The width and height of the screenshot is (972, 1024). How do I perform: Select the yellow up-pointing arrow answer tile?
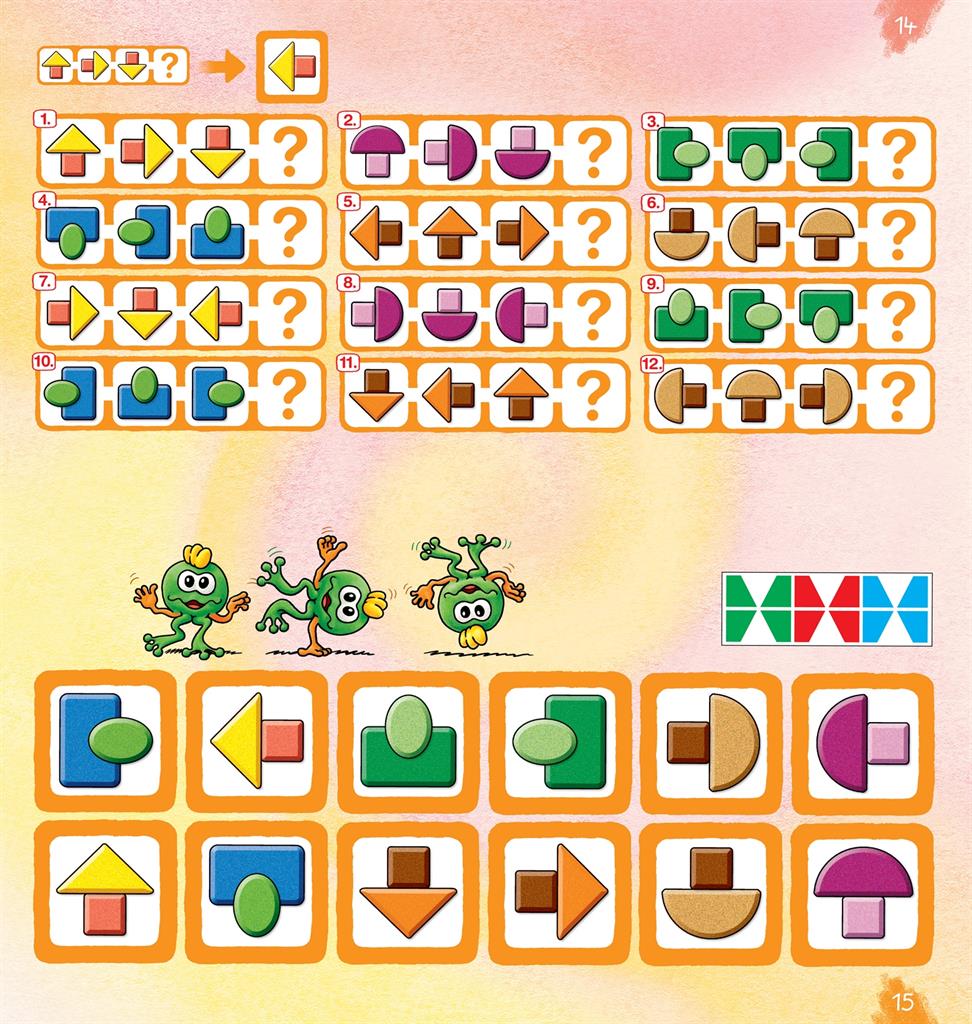click(105, 892)
